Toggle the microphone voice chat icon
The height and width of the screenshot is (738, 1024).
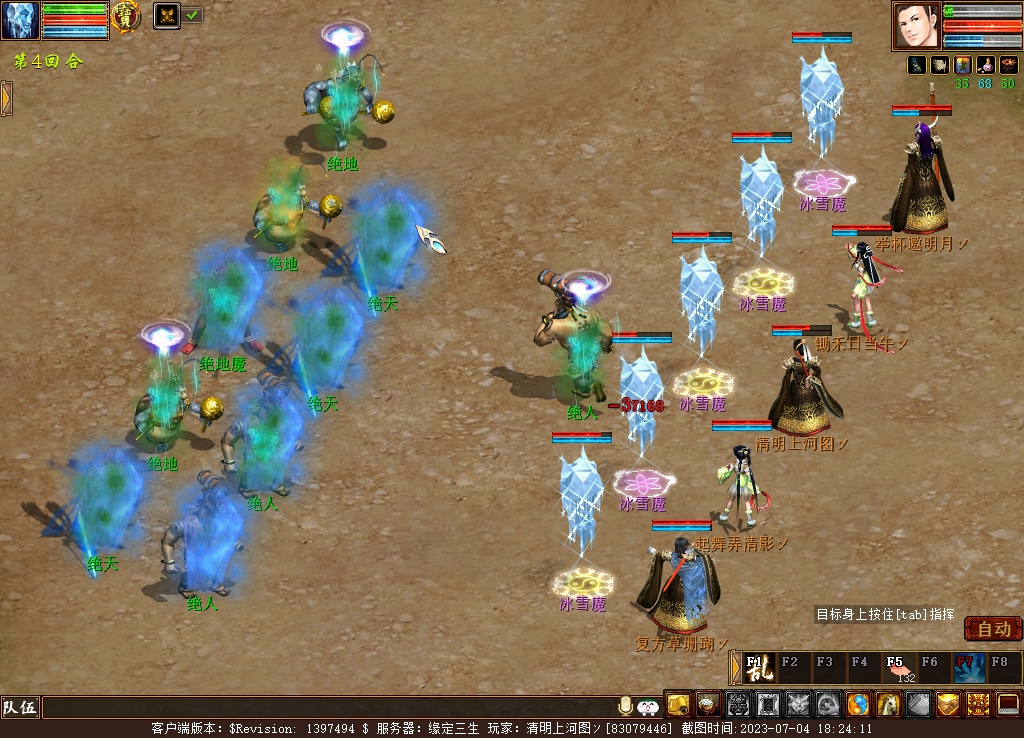click(x=626, y=706)
